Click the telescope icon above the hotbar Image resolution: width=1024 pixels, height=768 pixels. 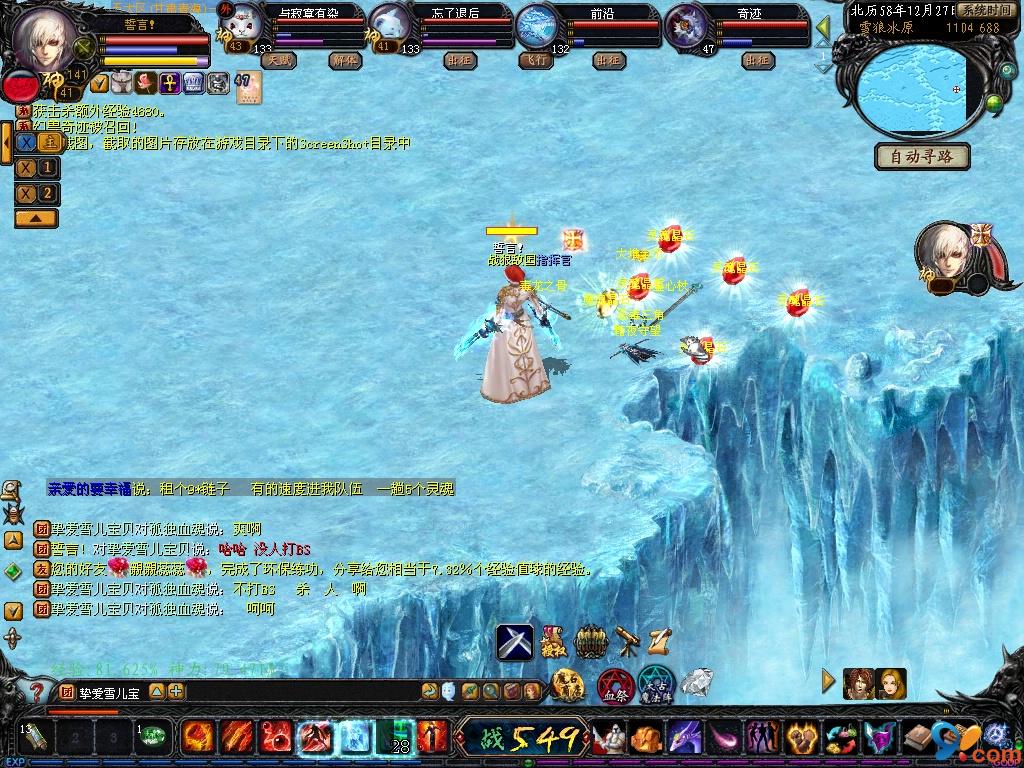tap(627, 641)
